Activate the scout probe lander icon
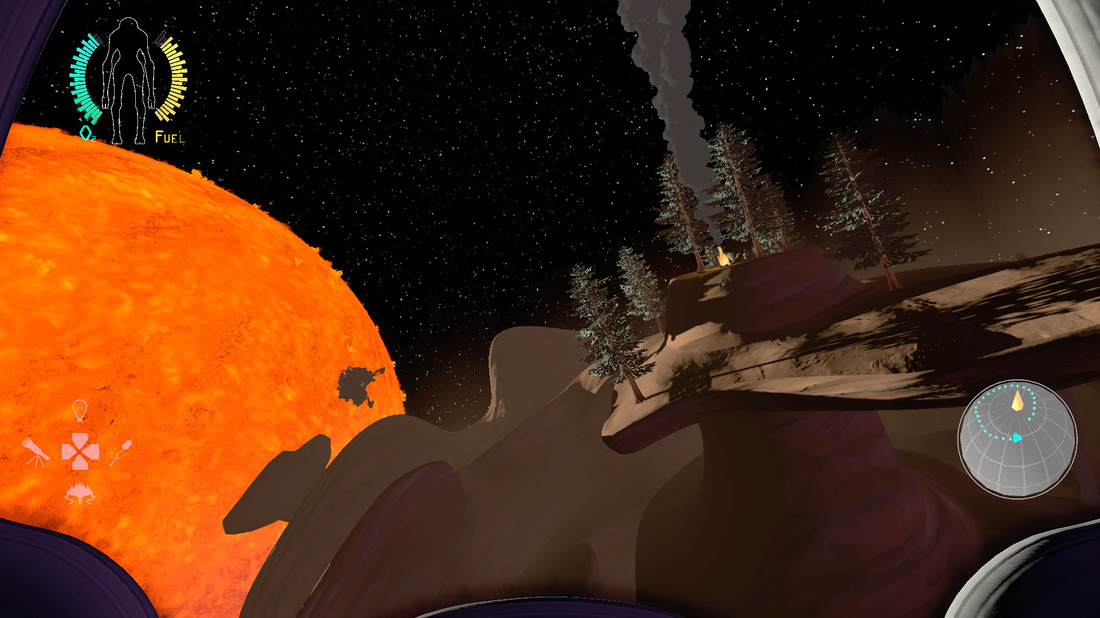Screen dimensions: 1100x618 (79, 491)
